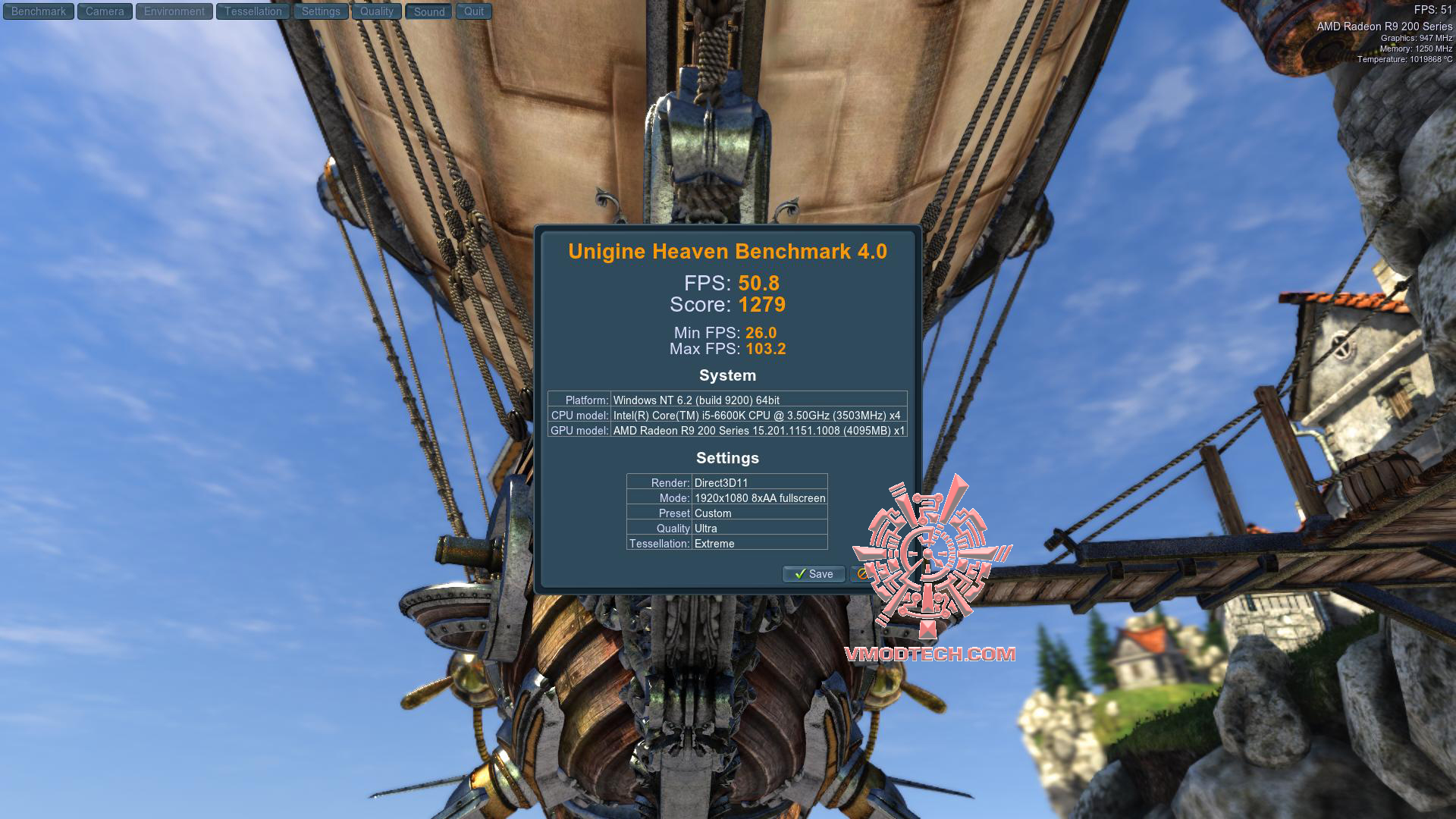Open the Environment options
The image size is (1456, 819).
point(174,11)
